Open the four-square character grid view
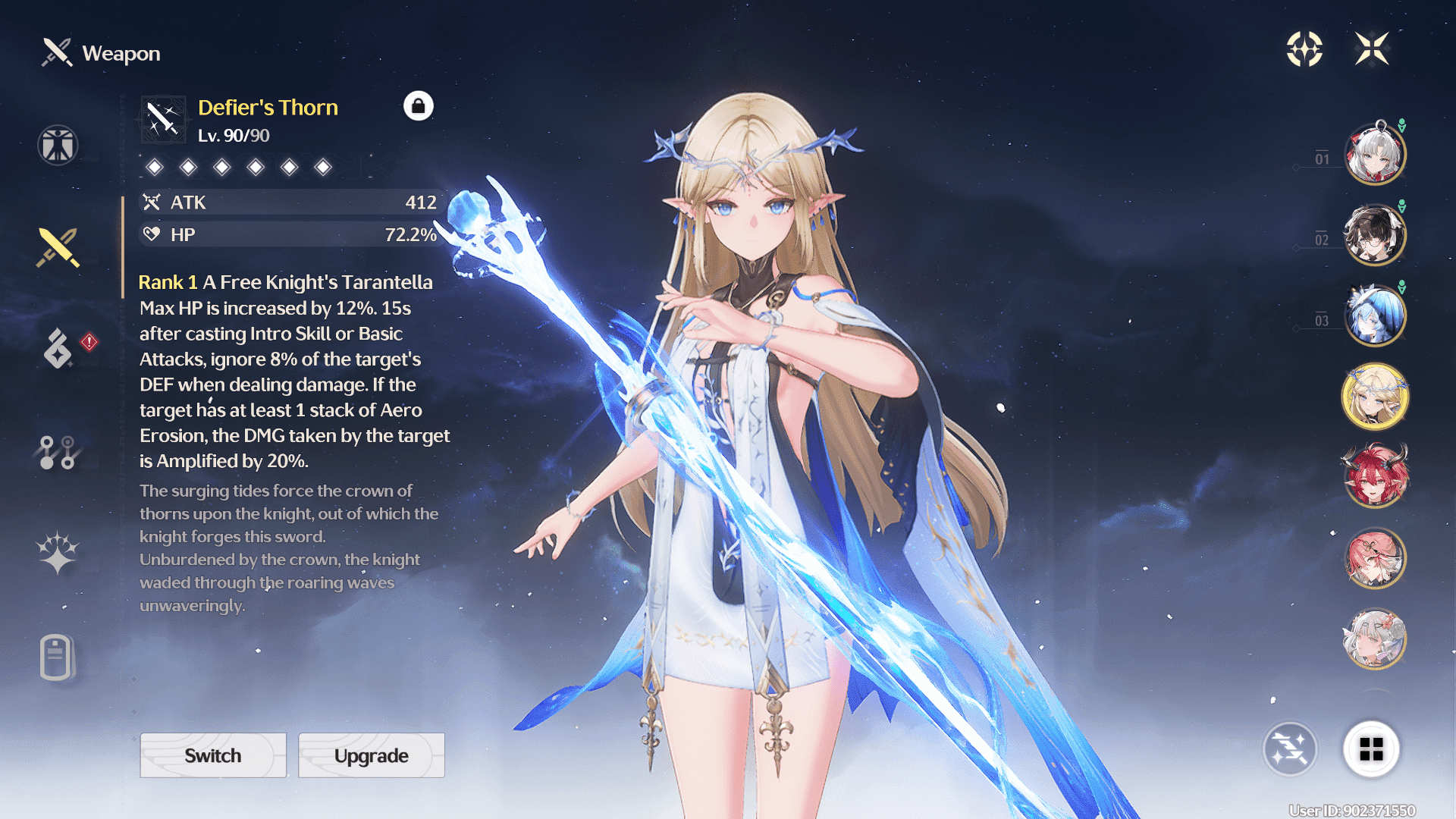This screenshot has width=1456, height=819. pyautogui.click(x=1371, y=749)
